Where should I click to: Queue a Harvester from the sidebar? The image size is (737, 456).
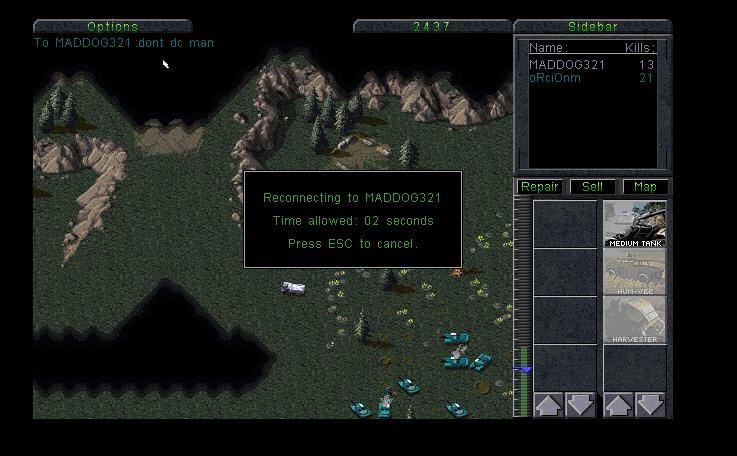point(634,320)
